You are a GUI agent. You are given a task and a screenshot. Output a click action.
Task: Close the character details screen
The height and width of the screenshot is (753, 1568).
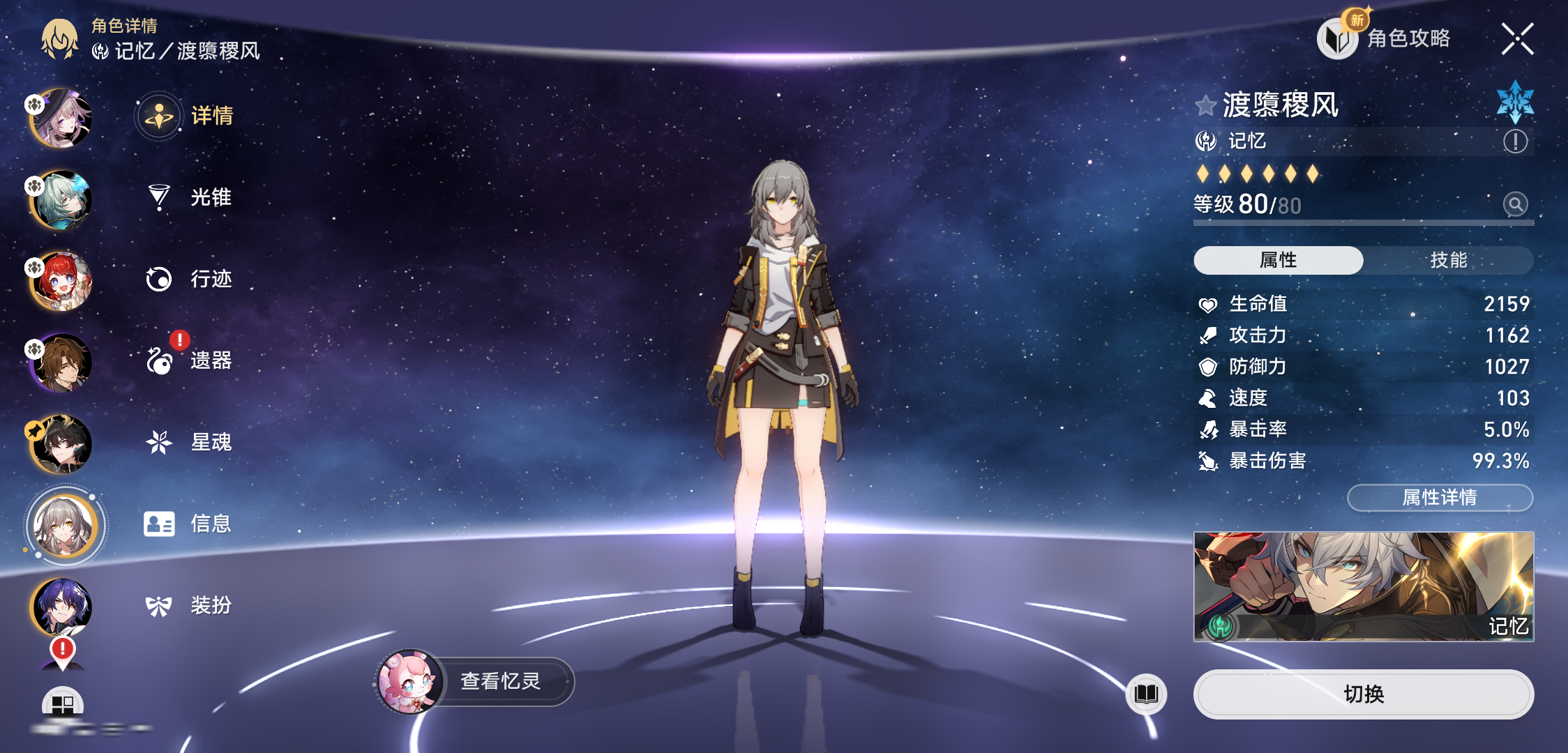1517,39
